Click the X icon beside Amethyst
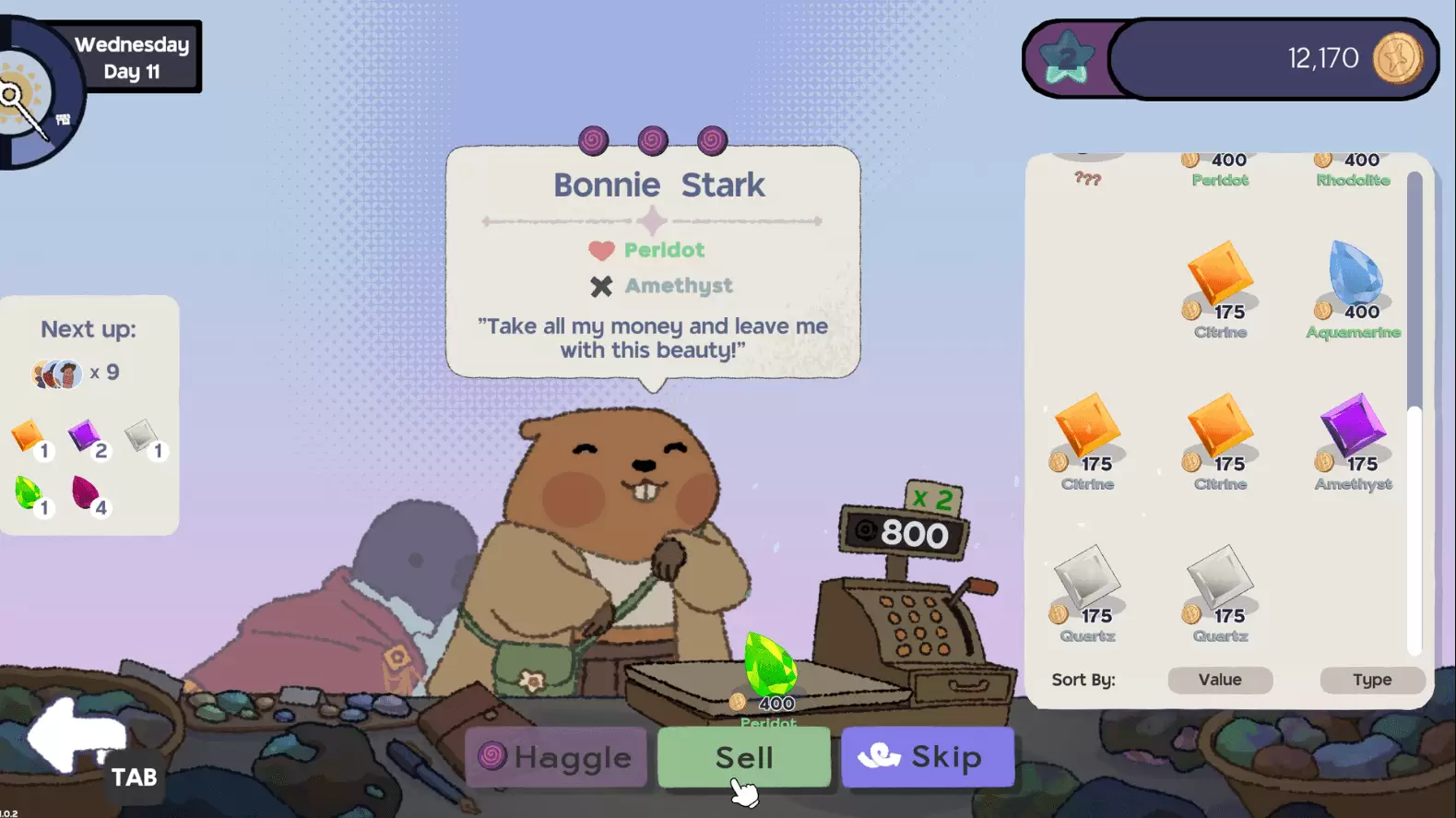This screenshot has width=1456, height=818. point(601,286)
